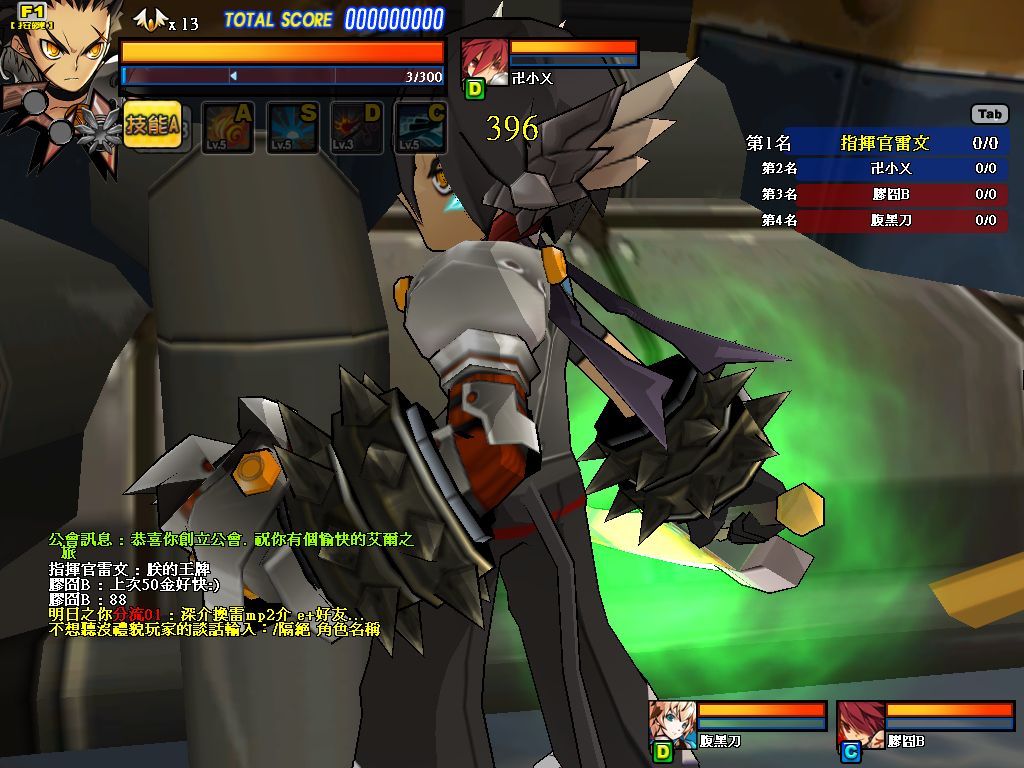Select the yellow 技能A skill slot button
The width and height of the screenshot is (1024, 768).
click(x=153, y=125)
